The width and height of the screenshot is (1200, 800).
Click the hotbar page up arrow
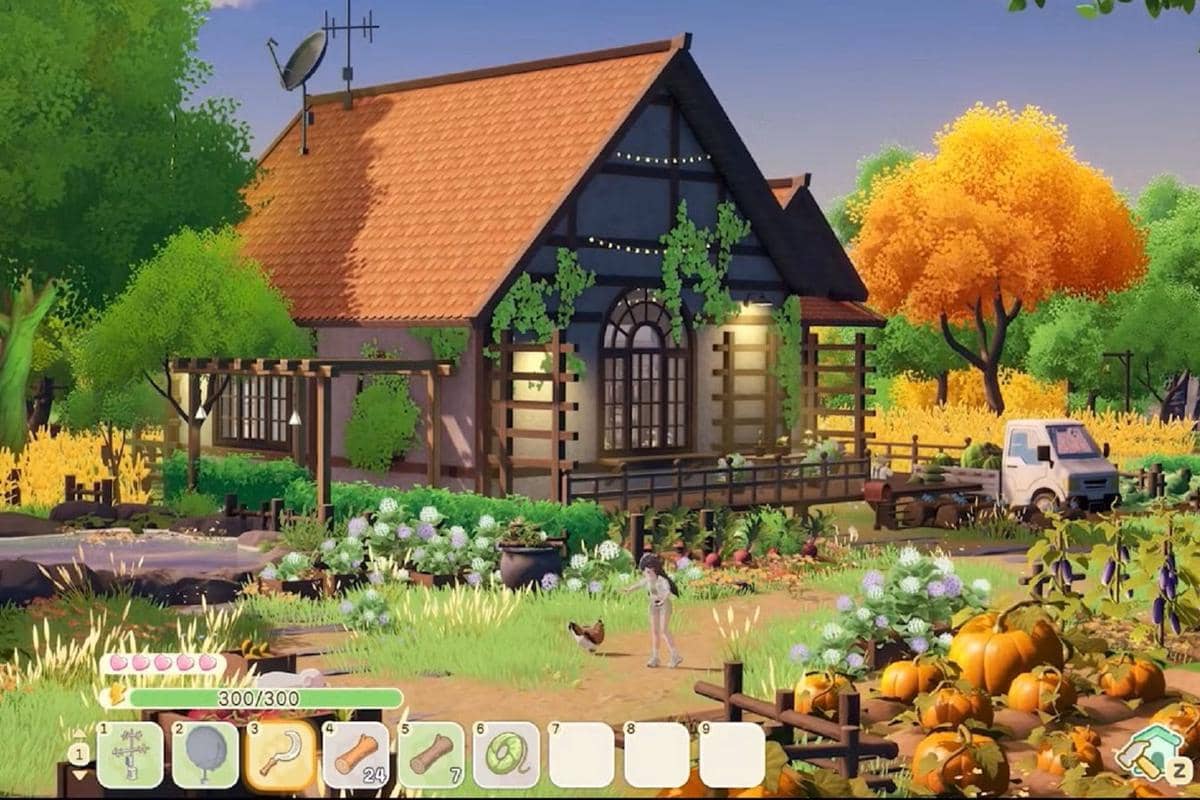point(78,737)
